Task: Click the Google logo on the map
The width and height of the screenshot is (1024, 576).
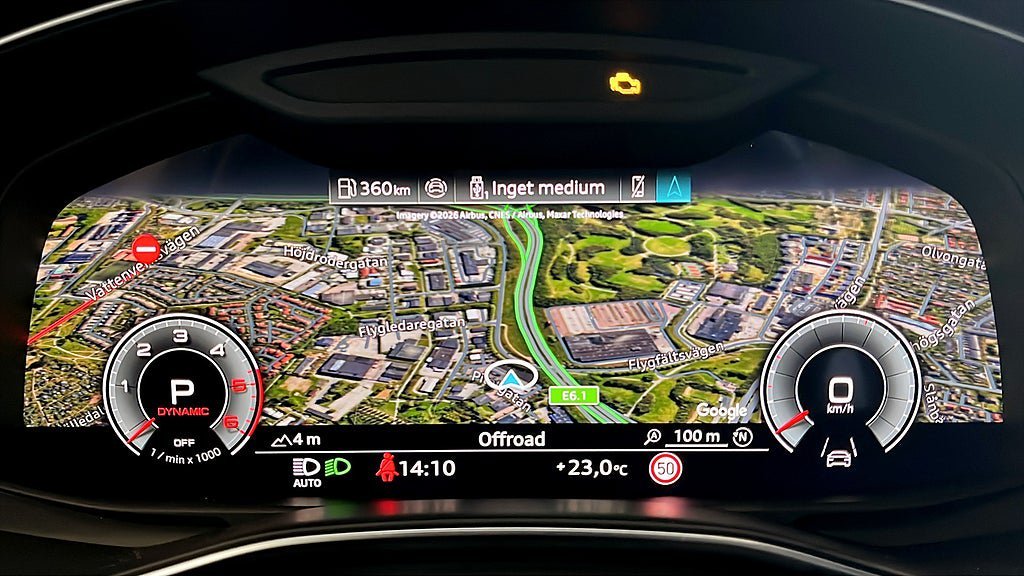Action: pyautogui.click(x=722, y=410)
